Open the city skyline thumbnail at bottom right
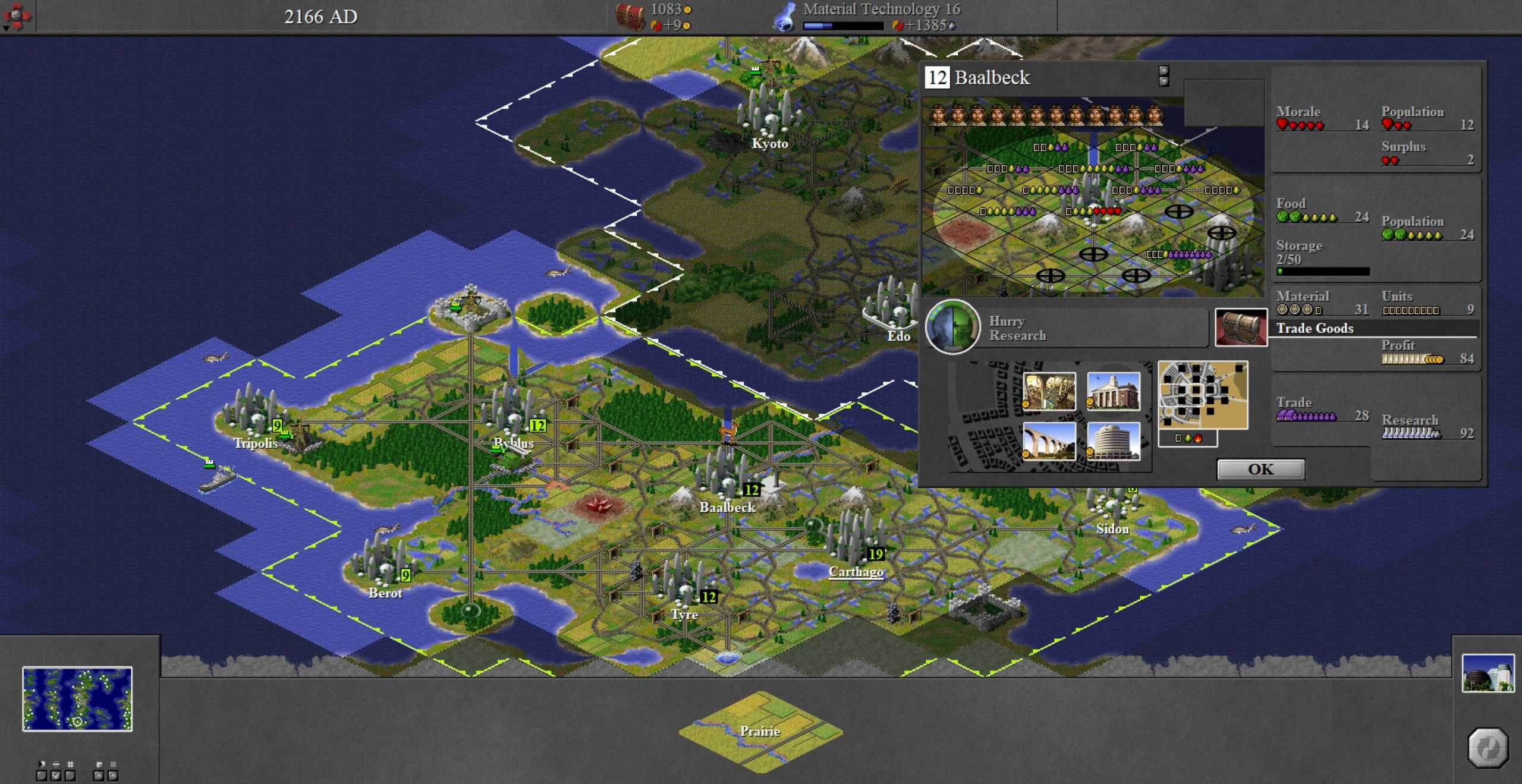1522x784 pixels. pyautogui.click(x=1488, y=673)
